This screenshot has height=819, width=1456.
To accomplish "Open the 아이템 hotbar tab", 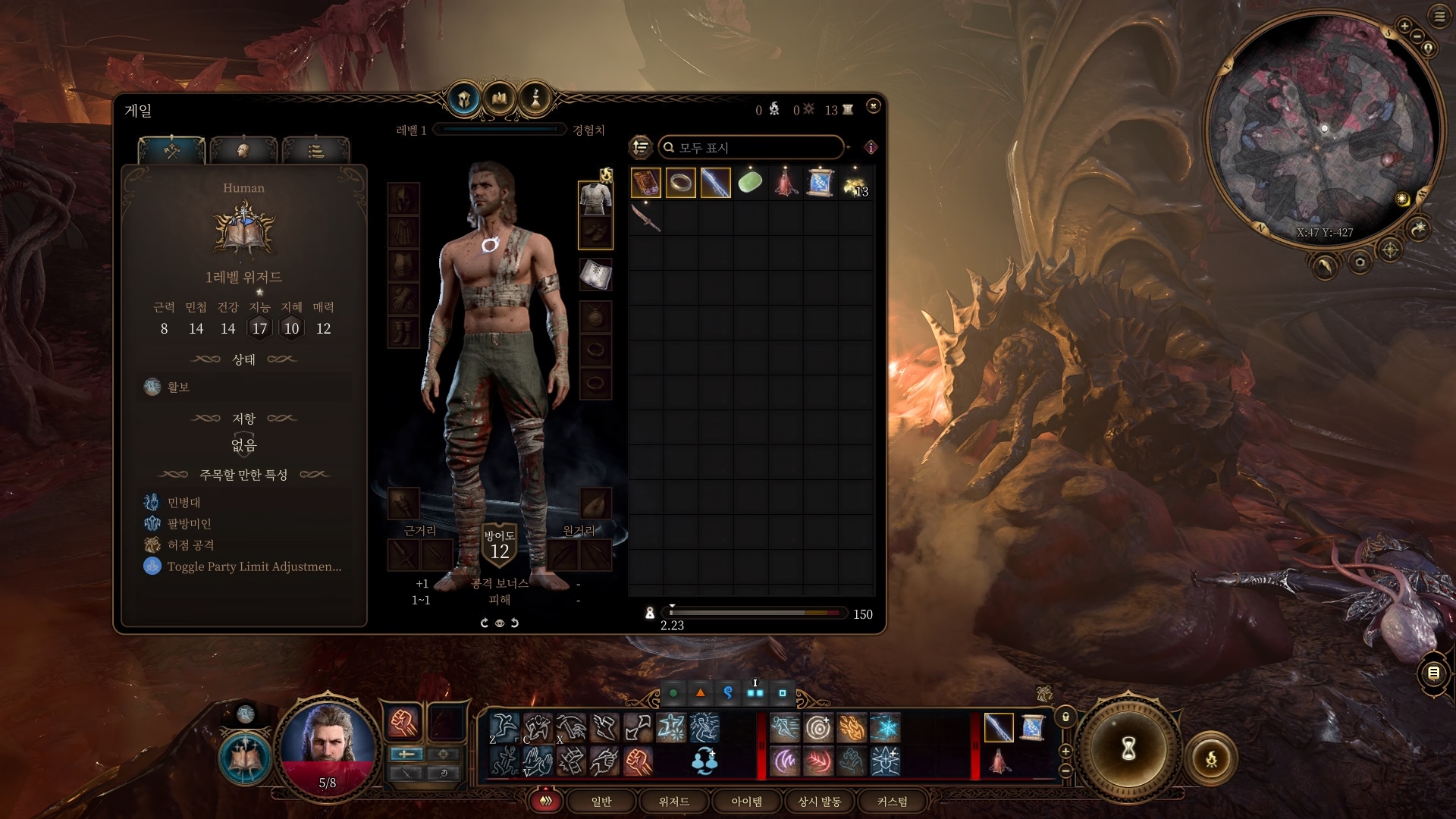I will 746,802.
